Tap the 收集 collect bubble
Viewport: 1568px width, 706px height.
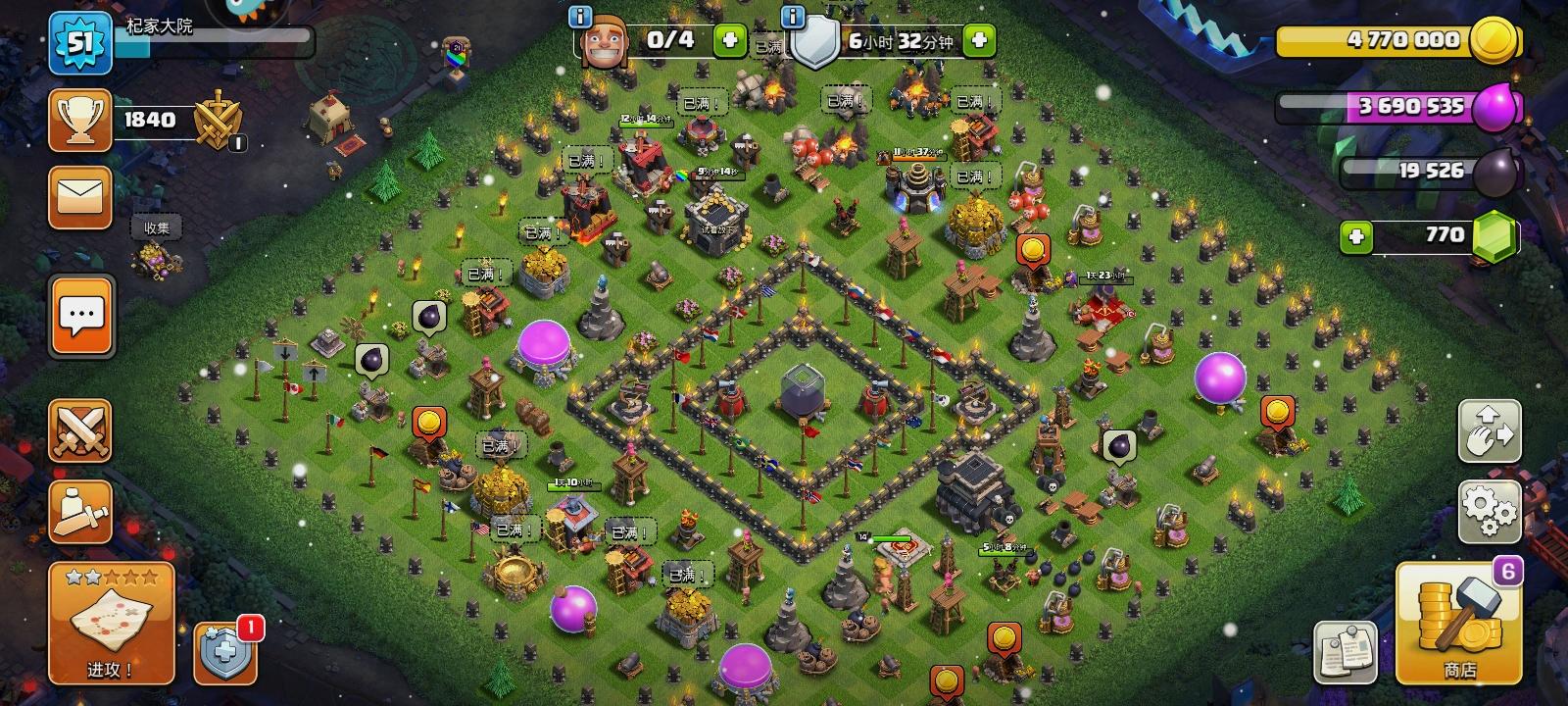(157, 226)
